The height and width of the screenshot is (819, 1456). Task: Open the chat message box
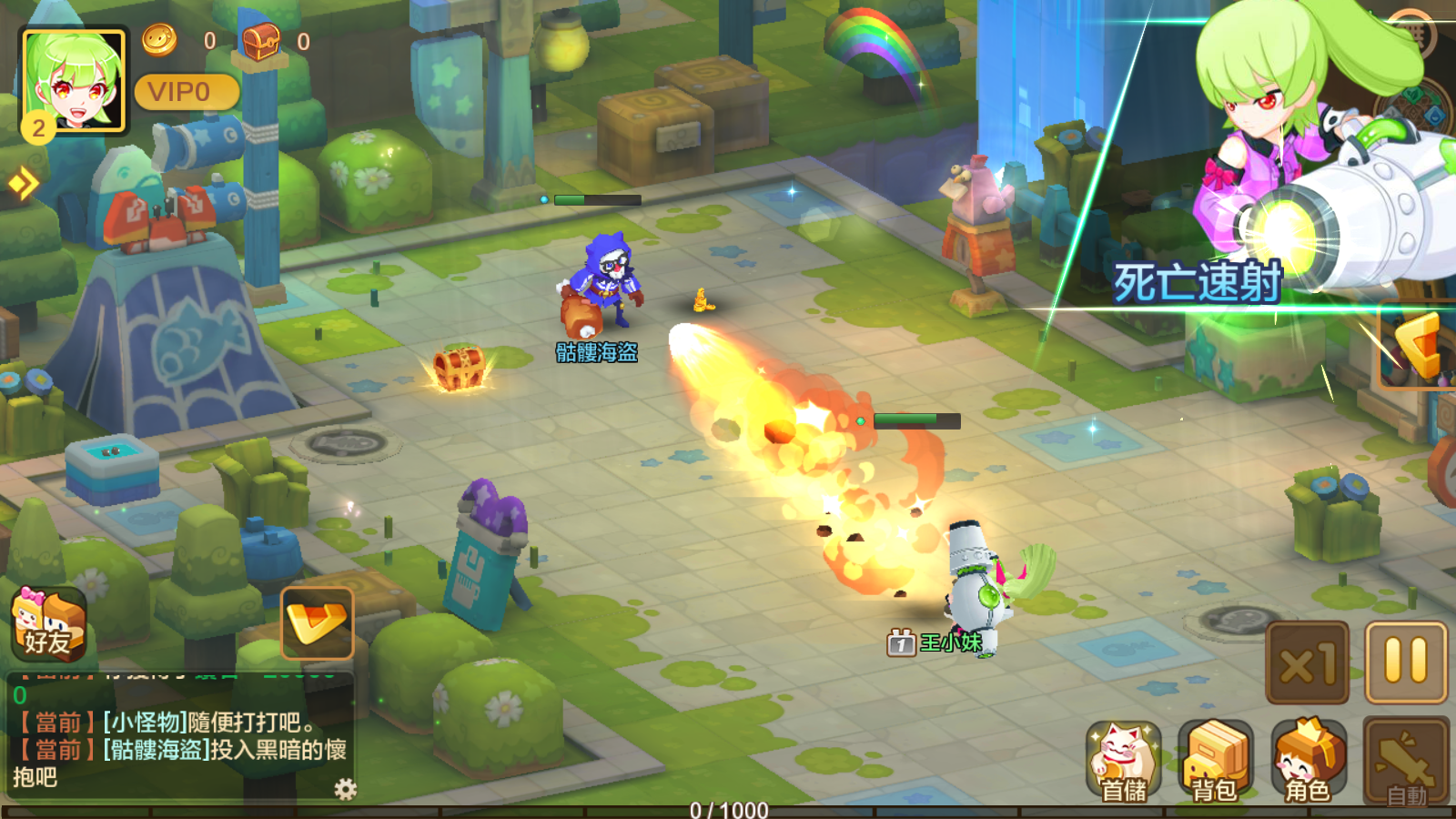pyautogui.click(x=177, y=737)
